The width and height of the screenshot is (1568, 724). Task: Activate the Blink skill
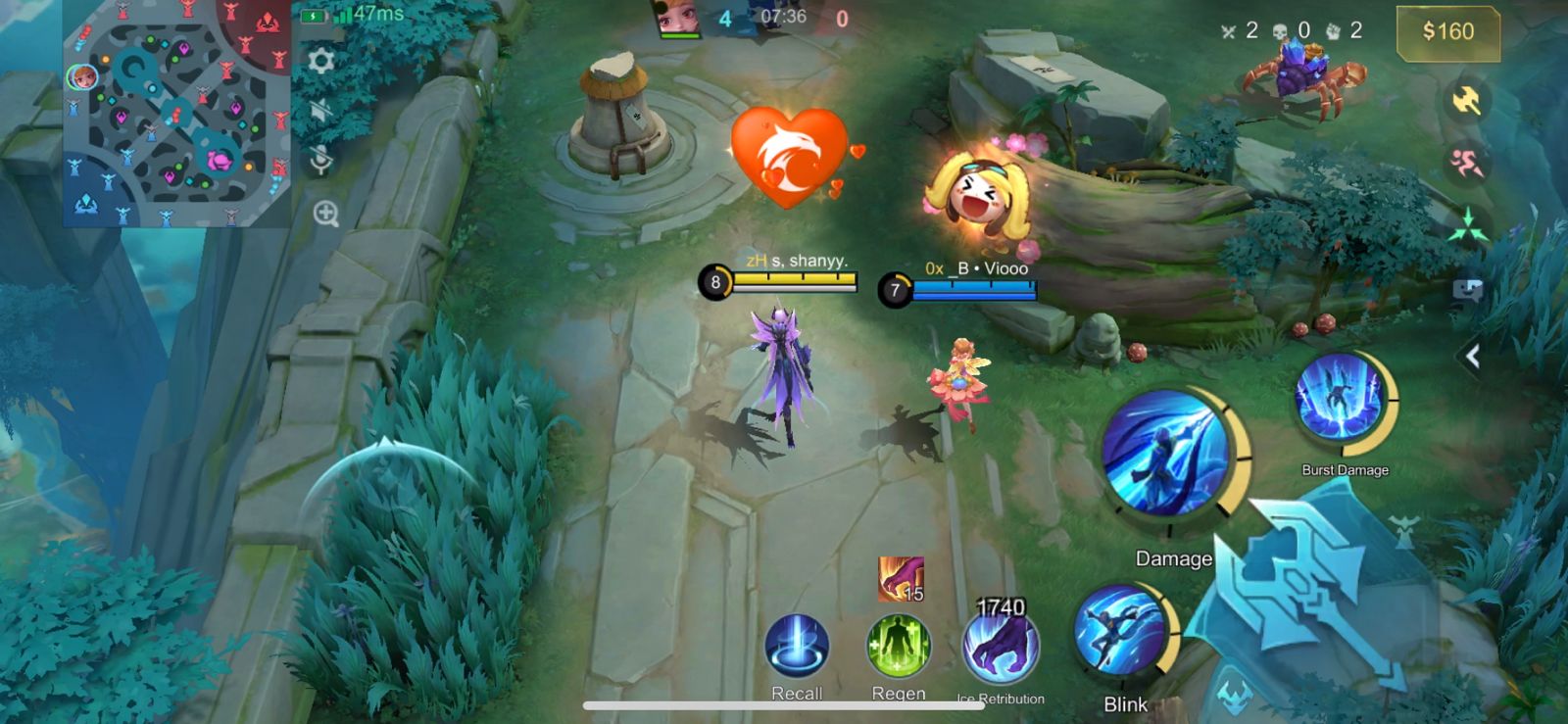tap(1120, 633)
